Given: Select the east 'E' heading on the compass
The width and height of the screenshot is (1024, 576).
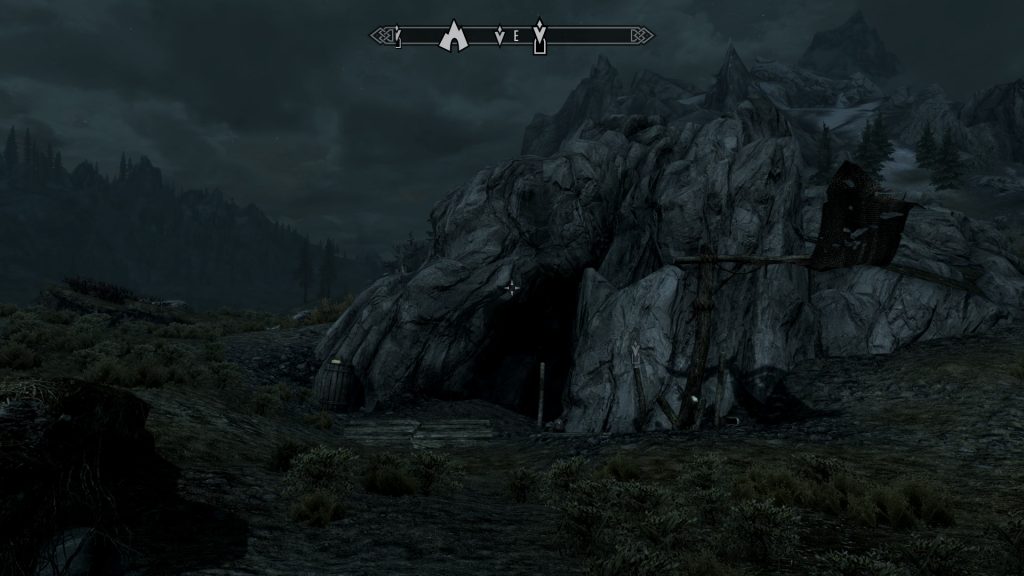Looking at the screenshot, I should 514,37.
